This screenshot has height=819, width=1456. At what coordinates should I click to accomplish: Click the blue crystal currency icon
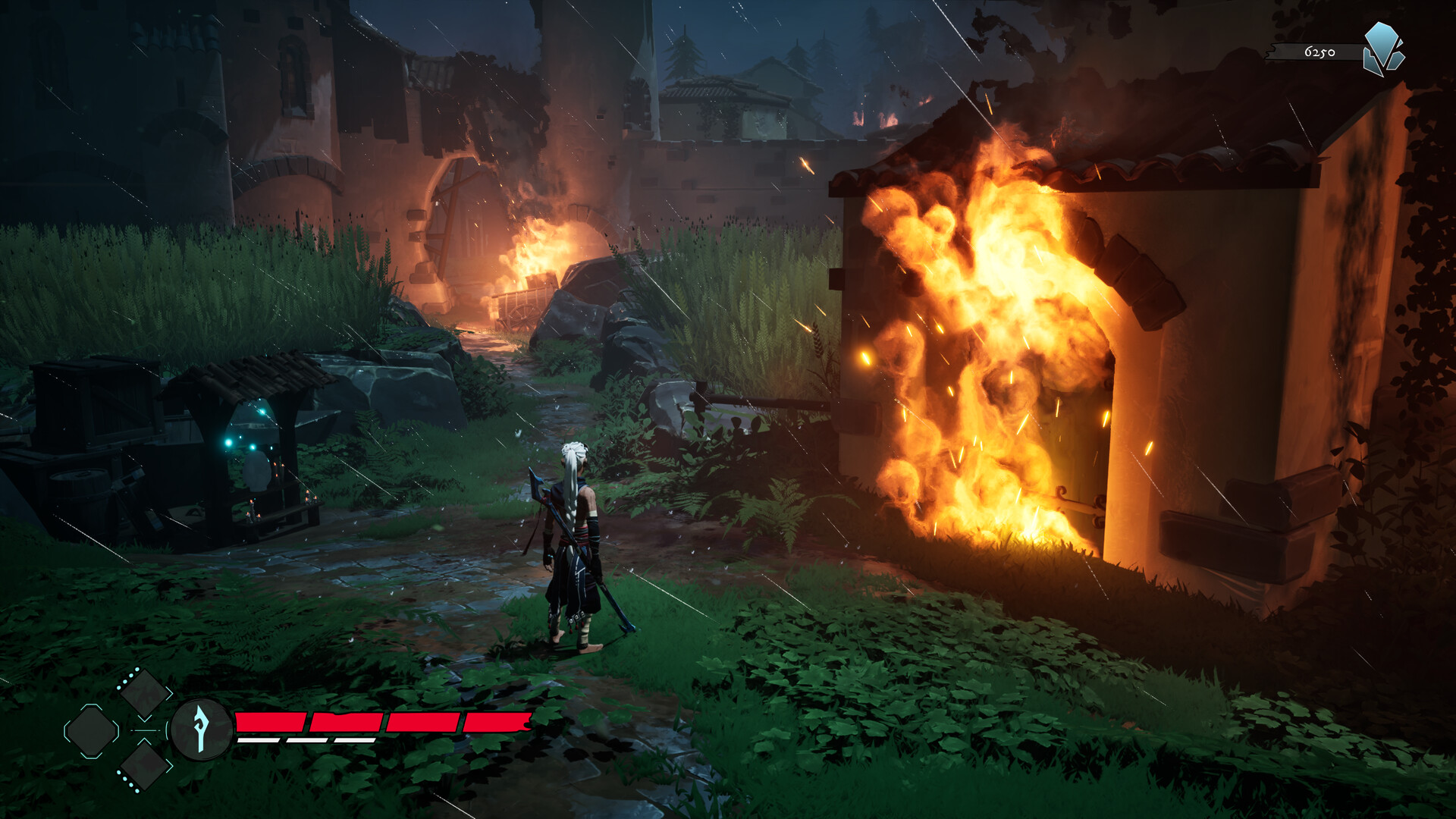[x=1383, y=49]
